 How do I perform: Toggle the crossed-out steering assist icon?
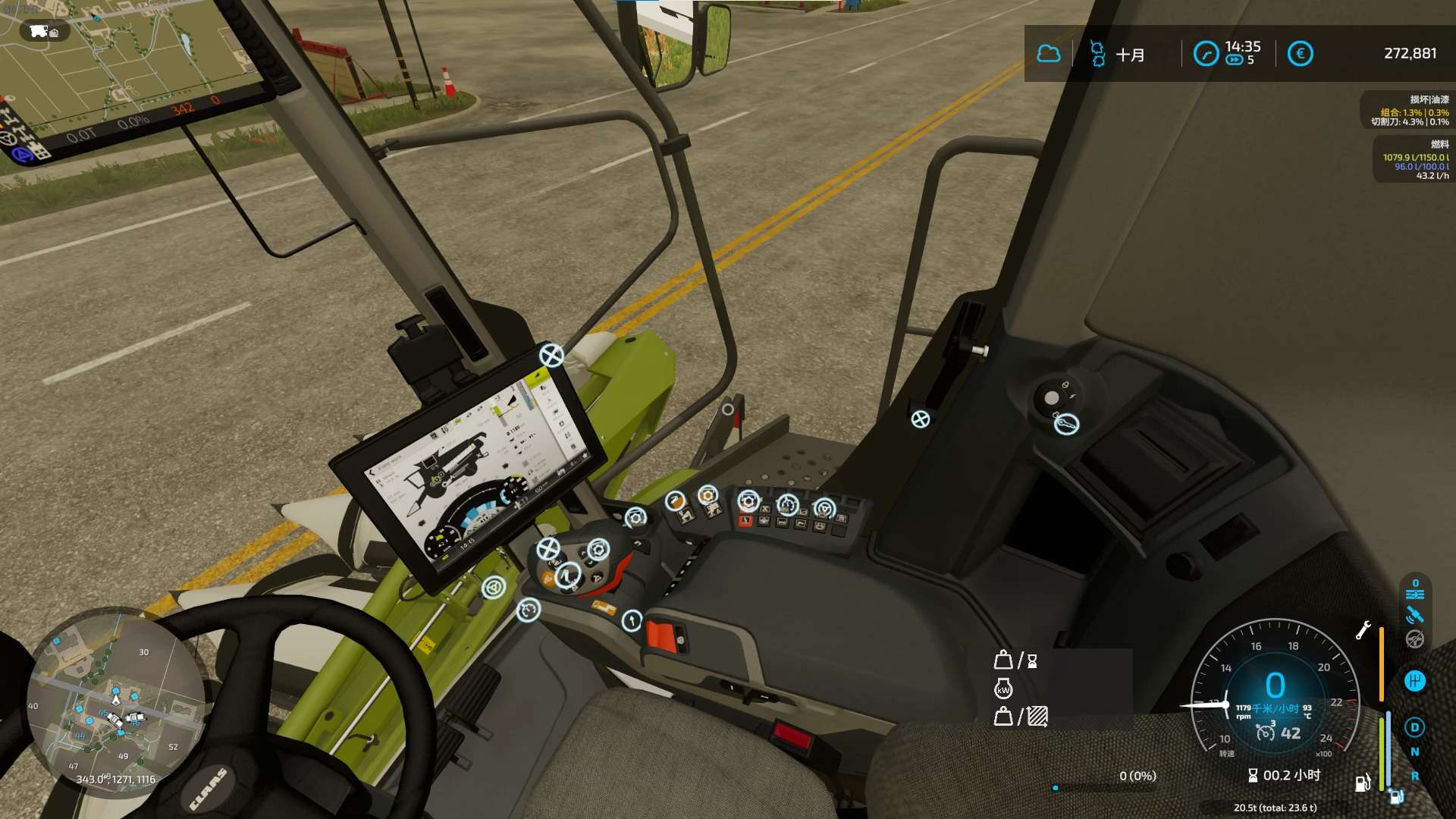pos(1414,639)
